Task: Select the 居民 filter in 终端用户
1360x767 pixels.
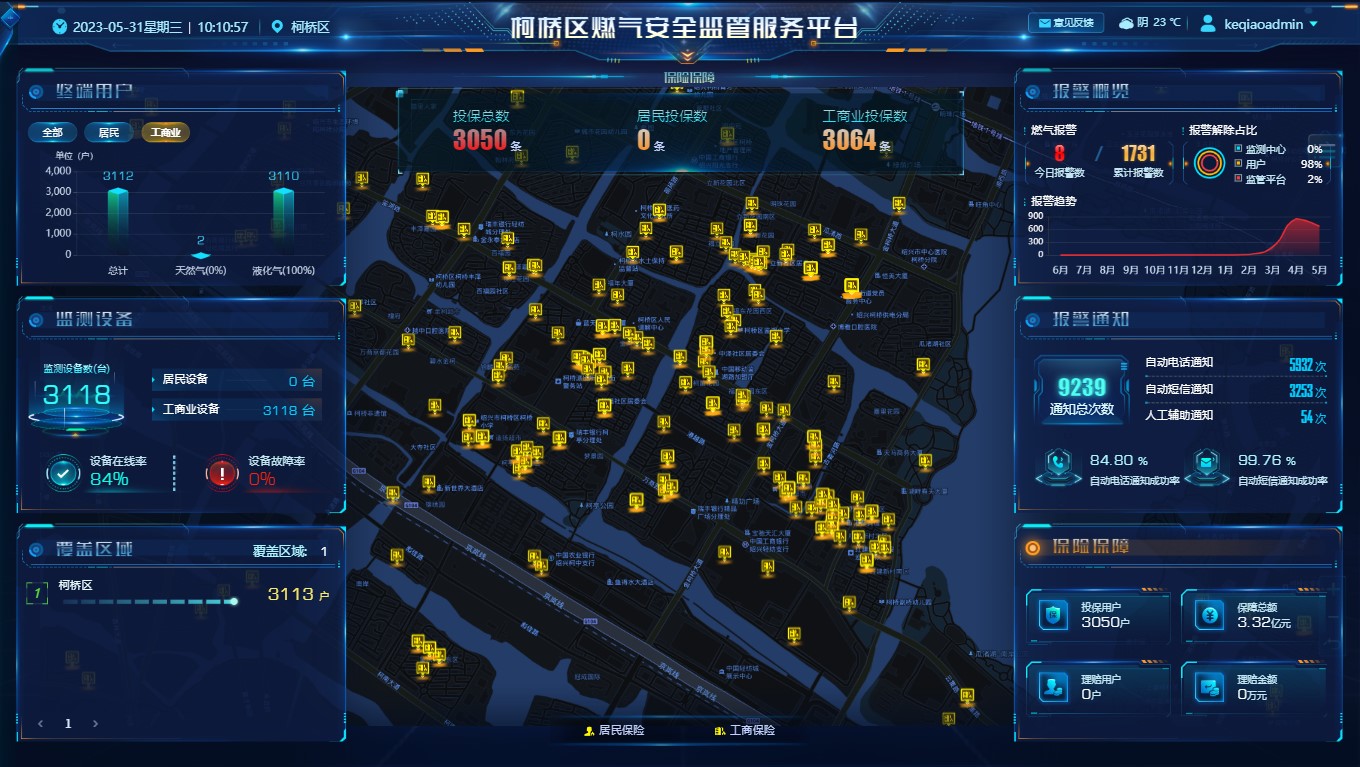Action: tap(108, 132)
